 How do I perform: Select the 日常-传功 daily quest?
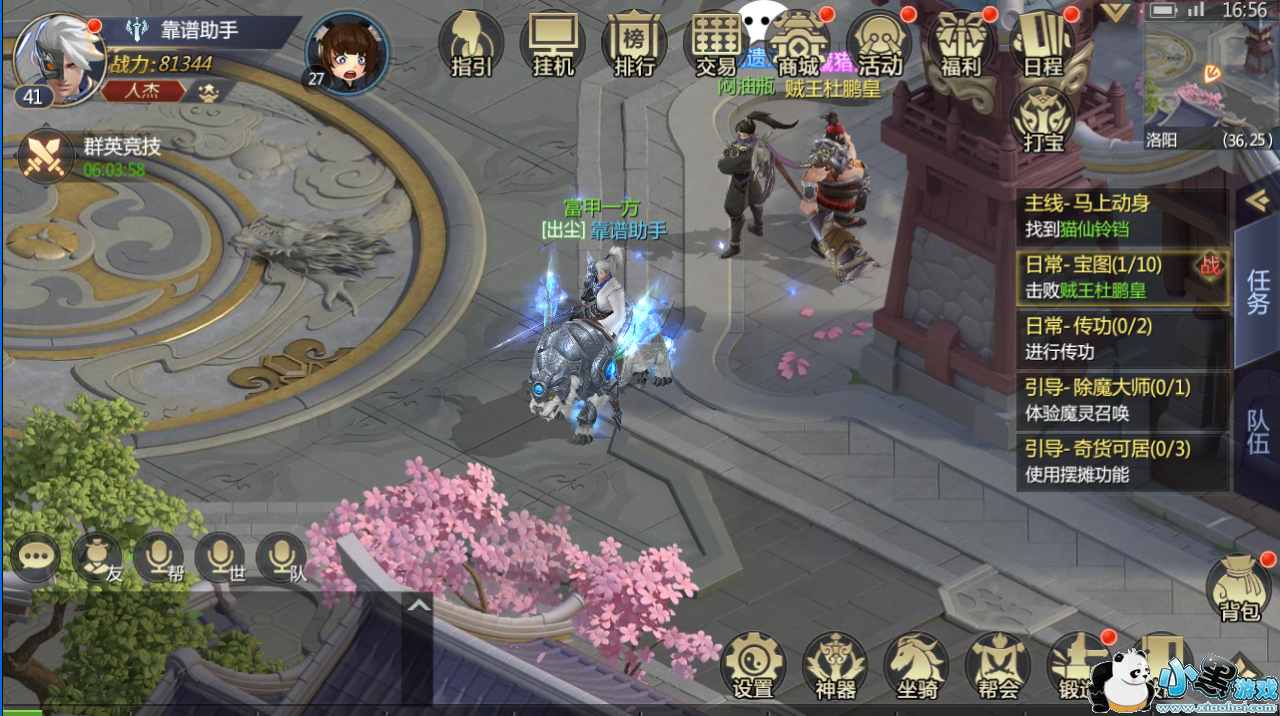coord(1122,338)
